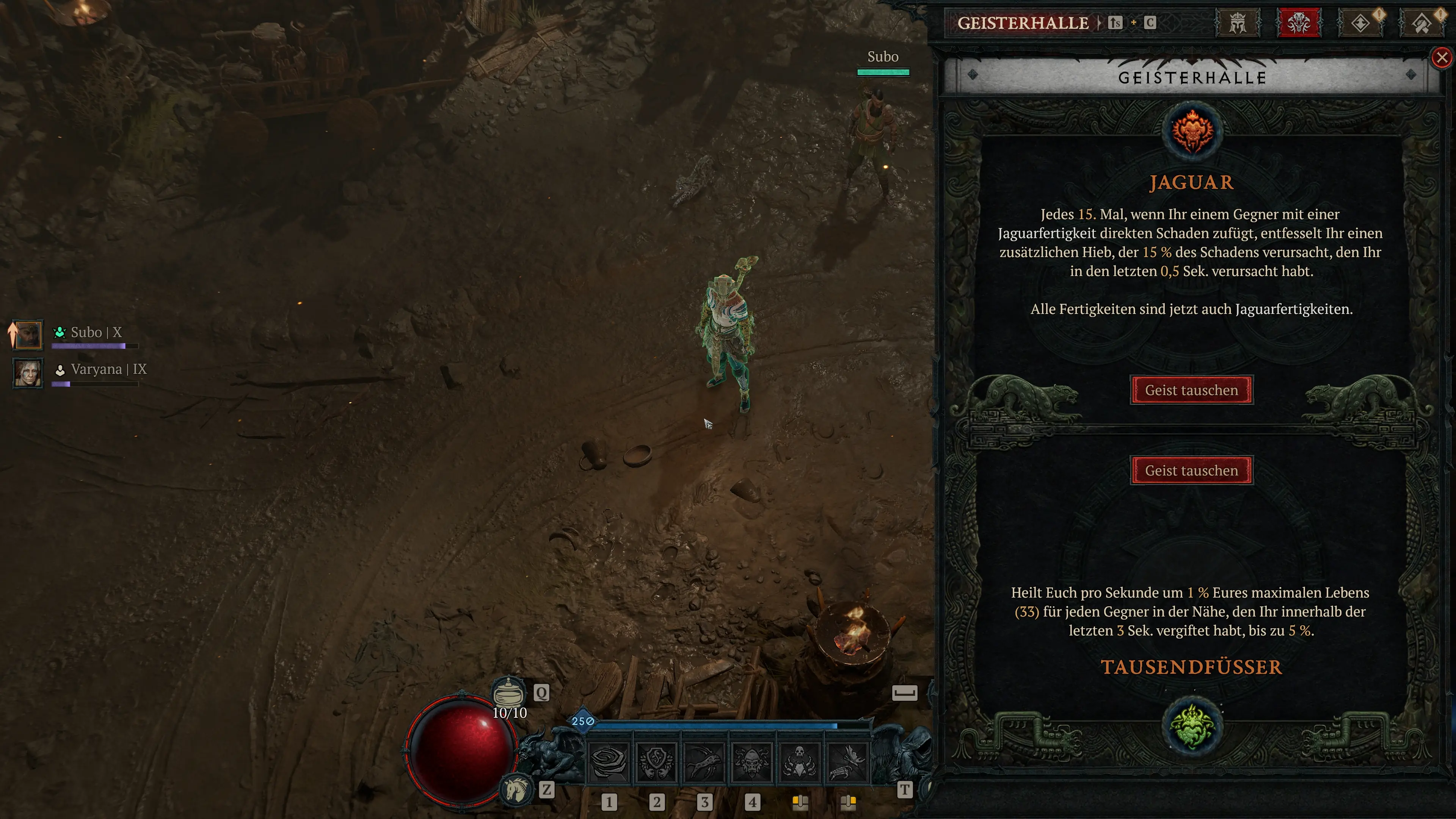Activate the swirling rock skill
The image size is (1456, 819).
click(x=609, y=763)
